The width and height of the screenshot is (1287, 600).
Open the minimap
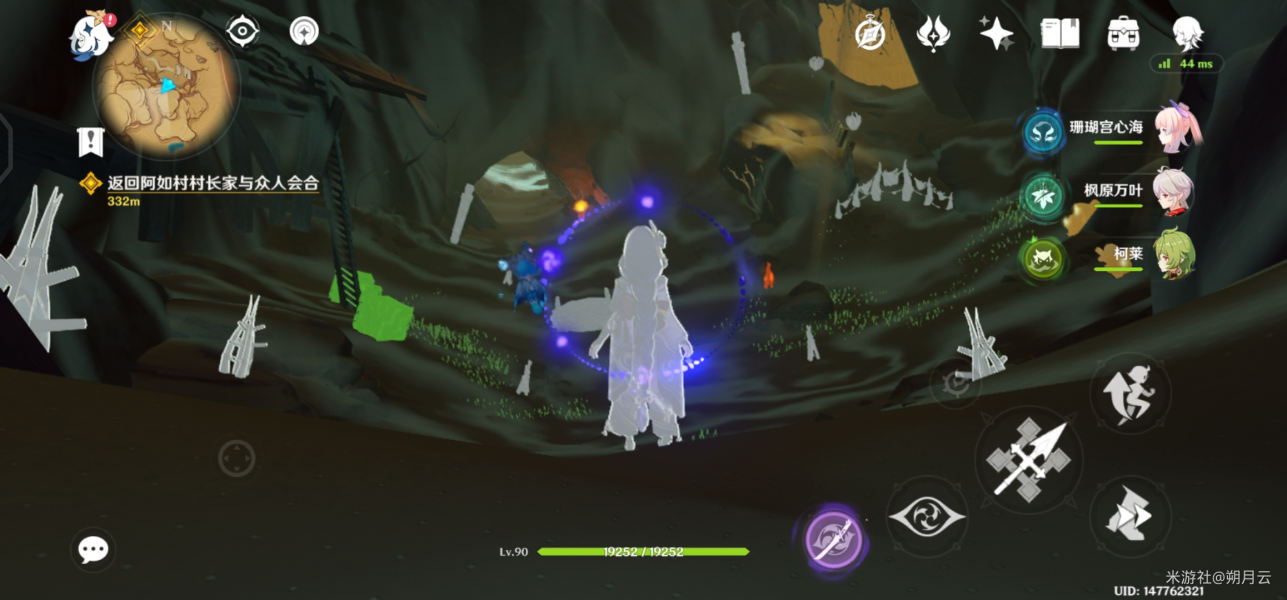(x=166, y=86)
